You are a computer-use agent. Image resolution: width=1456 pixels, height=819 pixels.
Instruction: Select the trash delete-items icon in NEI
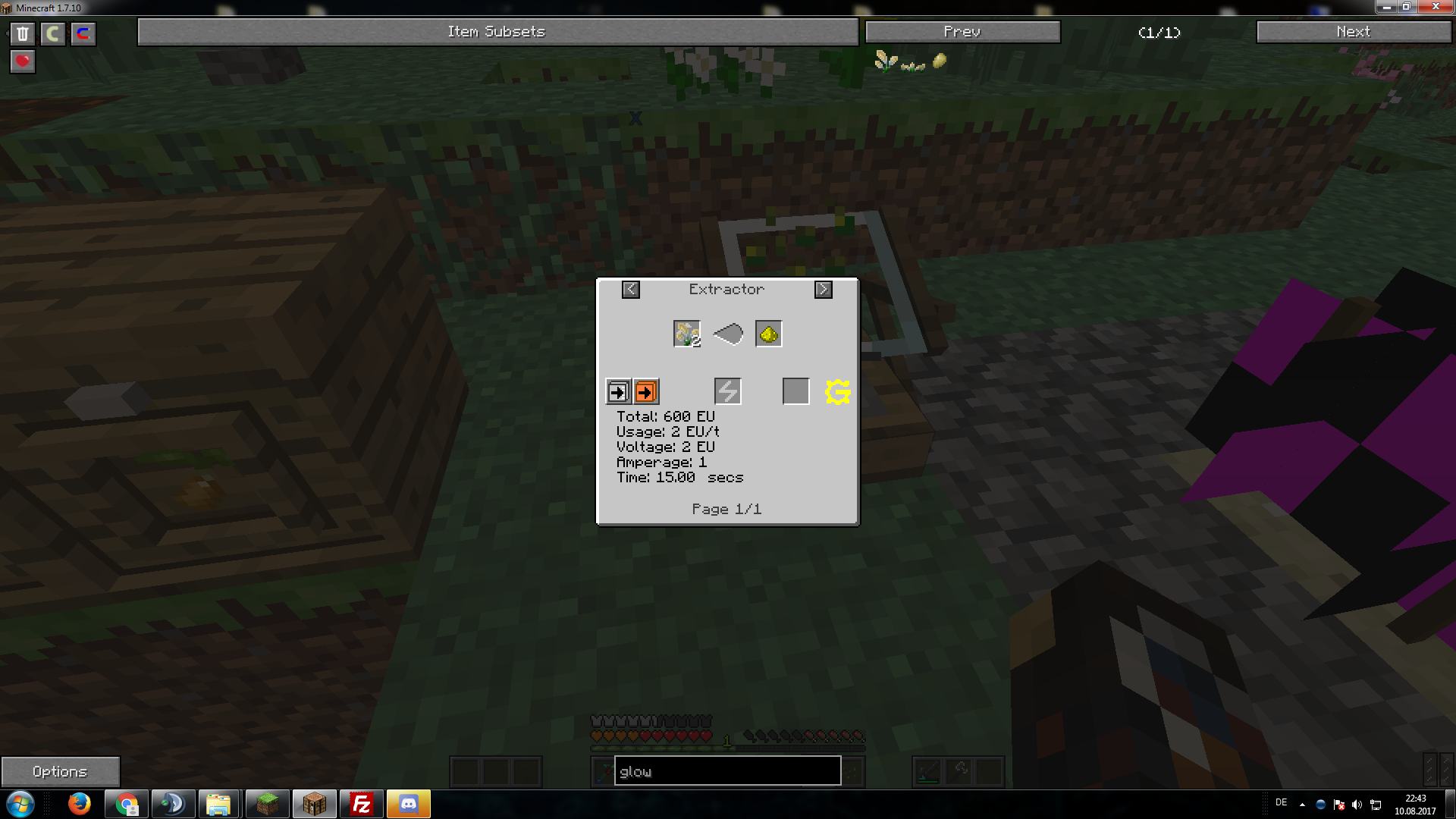(23, 33)
